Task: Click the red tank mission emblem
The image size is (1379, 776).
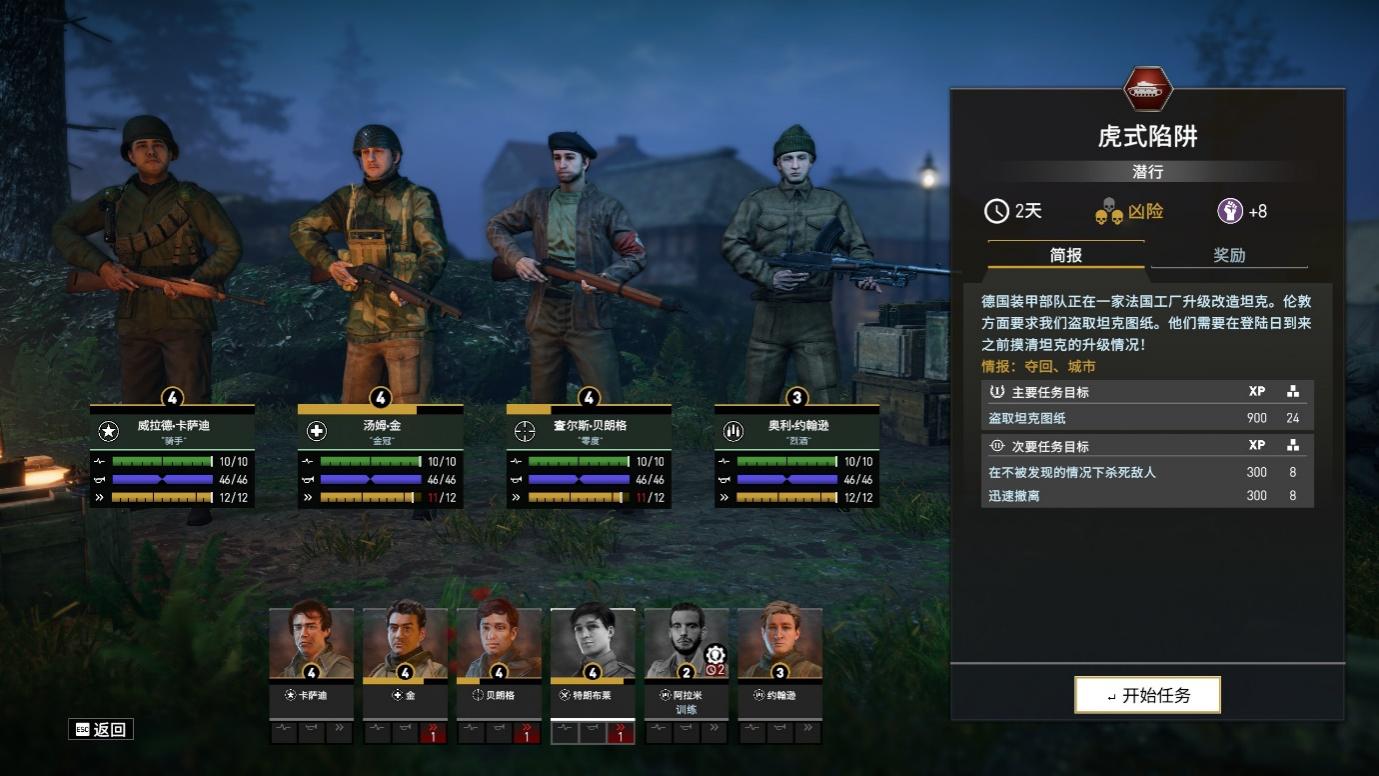Action: click(x=1147, y=90)
